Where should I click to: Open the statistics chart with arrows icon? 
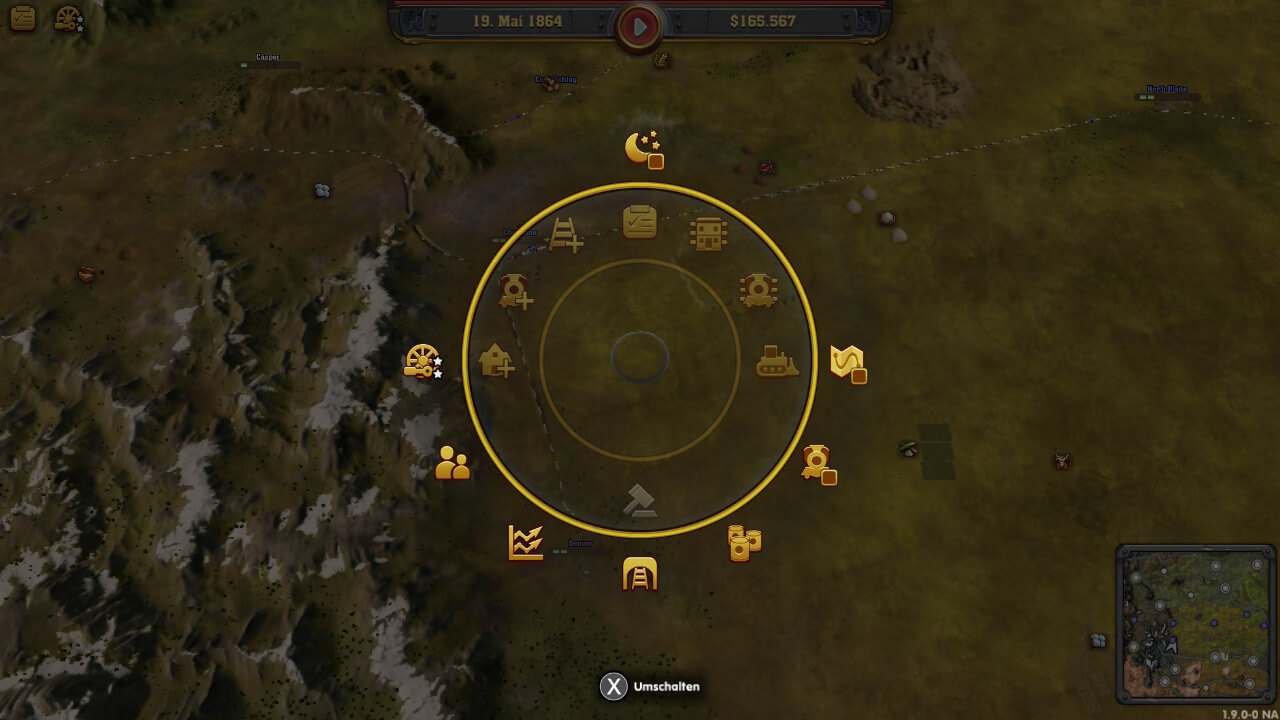pyautogui.click(x=526, y=543)
